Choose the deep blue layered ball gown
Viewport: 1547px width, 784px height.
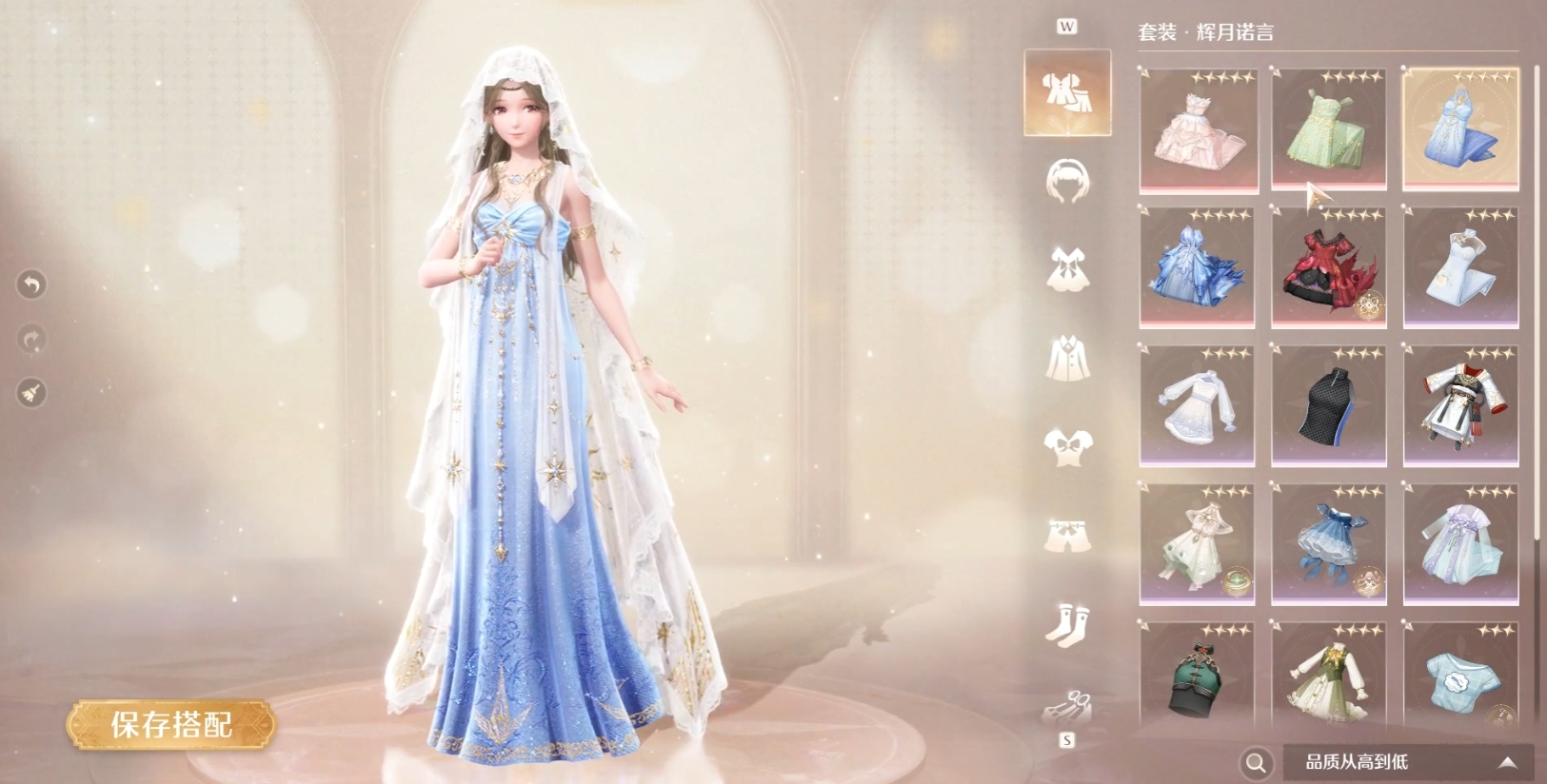1198,268
